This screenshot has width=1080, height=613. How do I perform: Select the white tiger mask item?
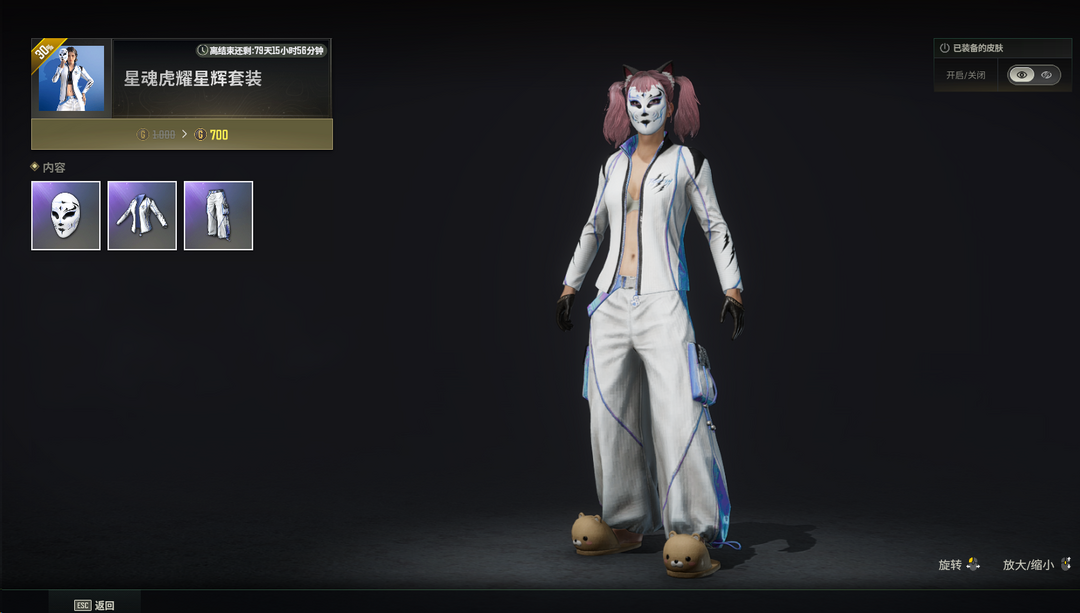[x=66, y=215]
